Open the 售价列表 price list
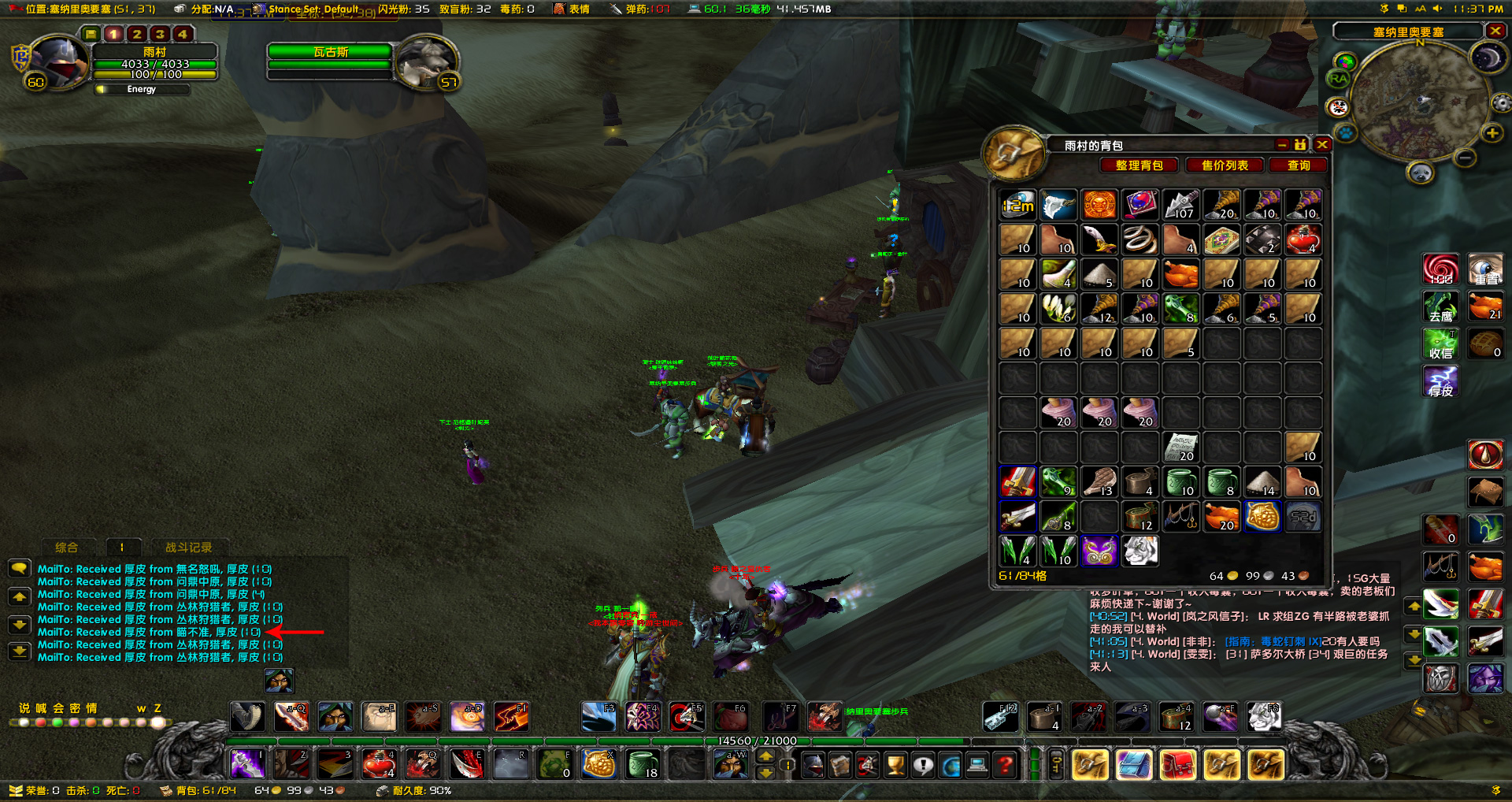1512x802 pixels. pyautogui.click(x=1224, y=165)
